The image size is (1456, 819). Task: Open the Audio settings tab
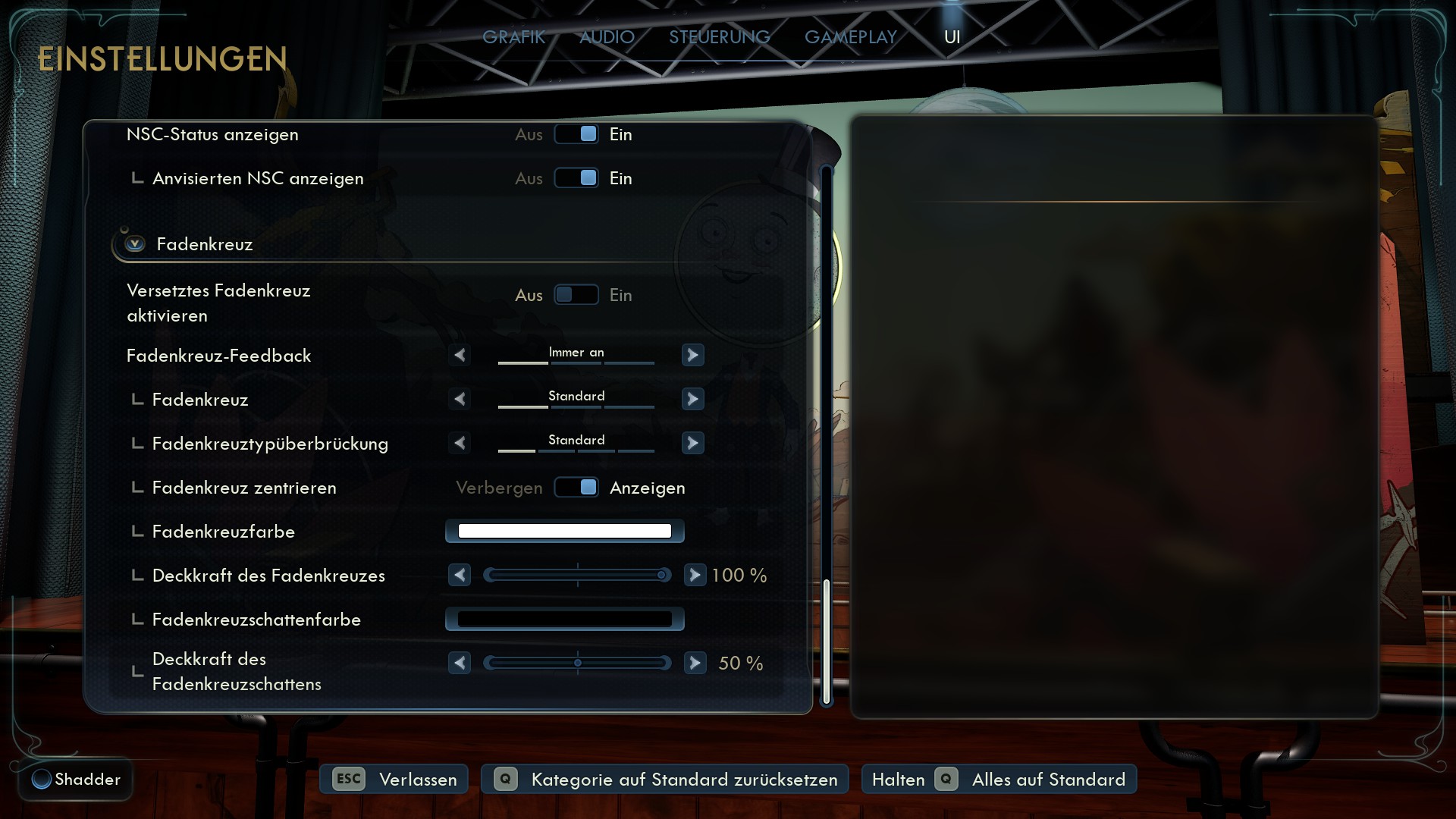[607, 37]
